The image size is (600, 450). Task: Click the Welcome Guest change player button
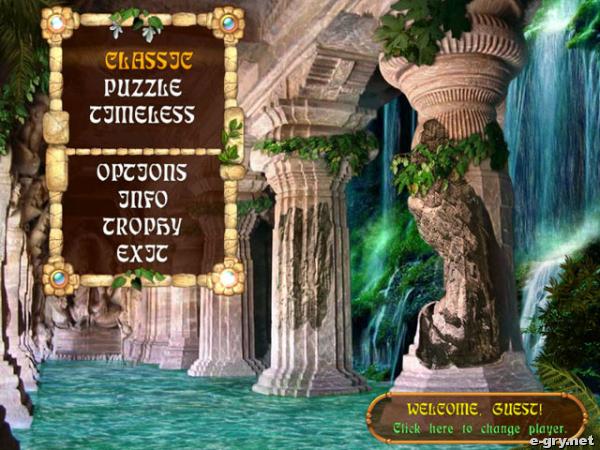(x=475, y=416)
